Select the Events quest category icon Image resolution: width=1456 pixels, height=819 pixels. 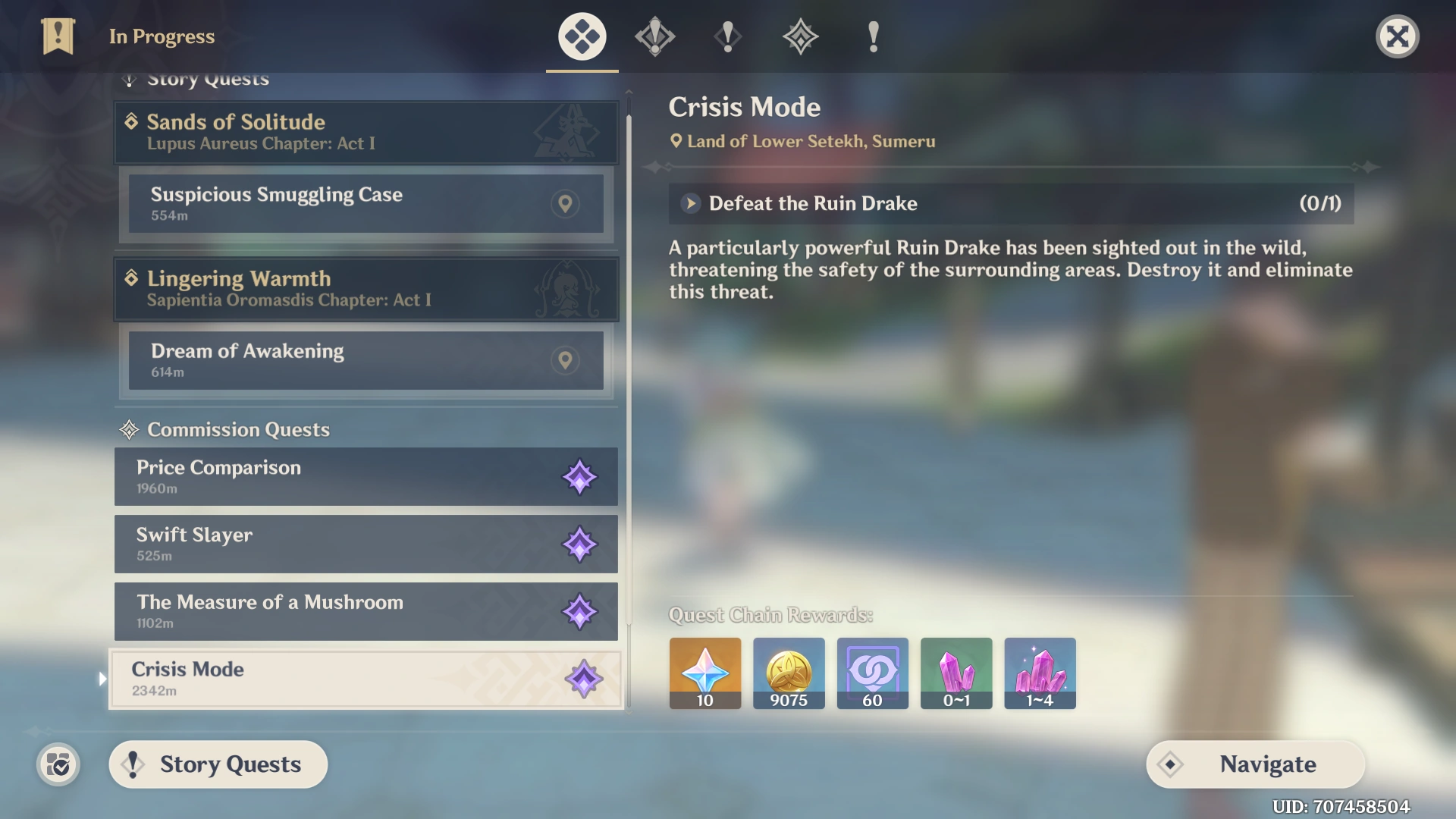872,36
